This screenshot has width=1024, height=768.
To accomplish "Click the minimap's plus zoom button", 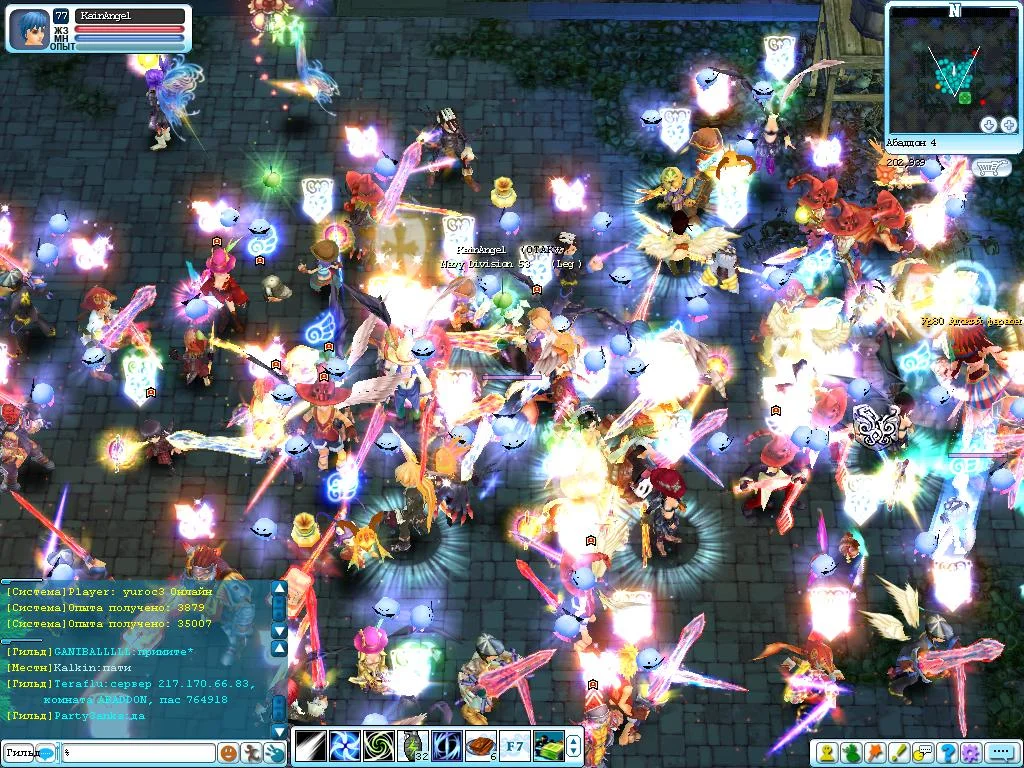I will click(x=1008, y=124).
